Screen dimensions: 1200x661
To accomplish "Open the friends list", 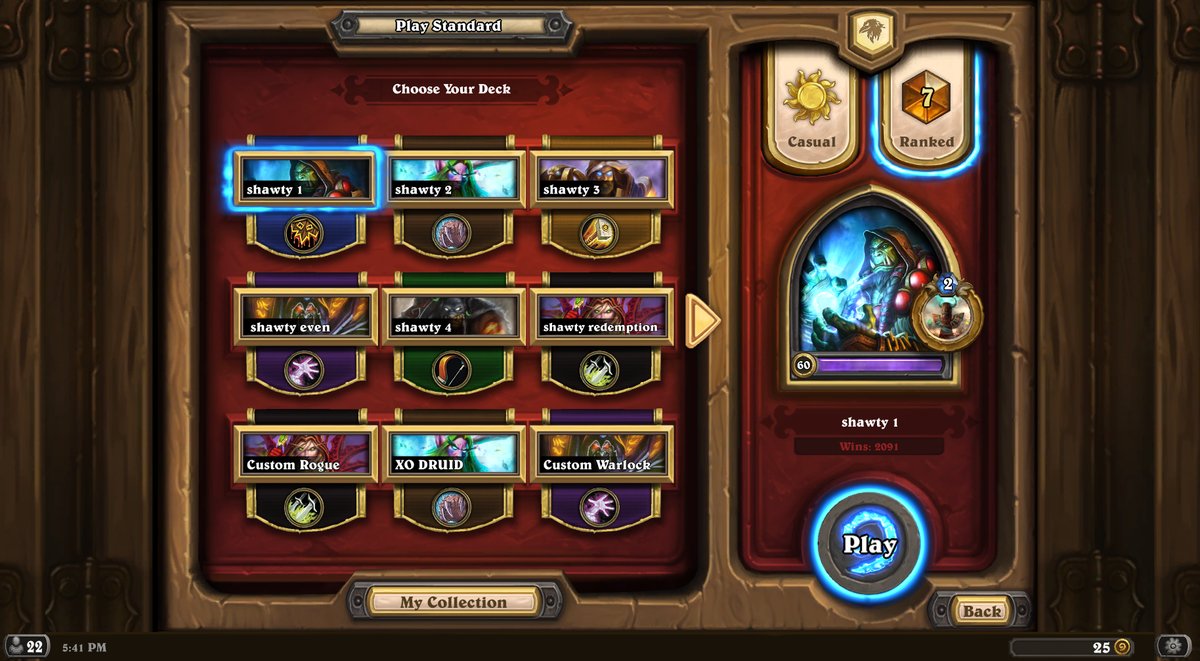I will (x=26, y=647).
